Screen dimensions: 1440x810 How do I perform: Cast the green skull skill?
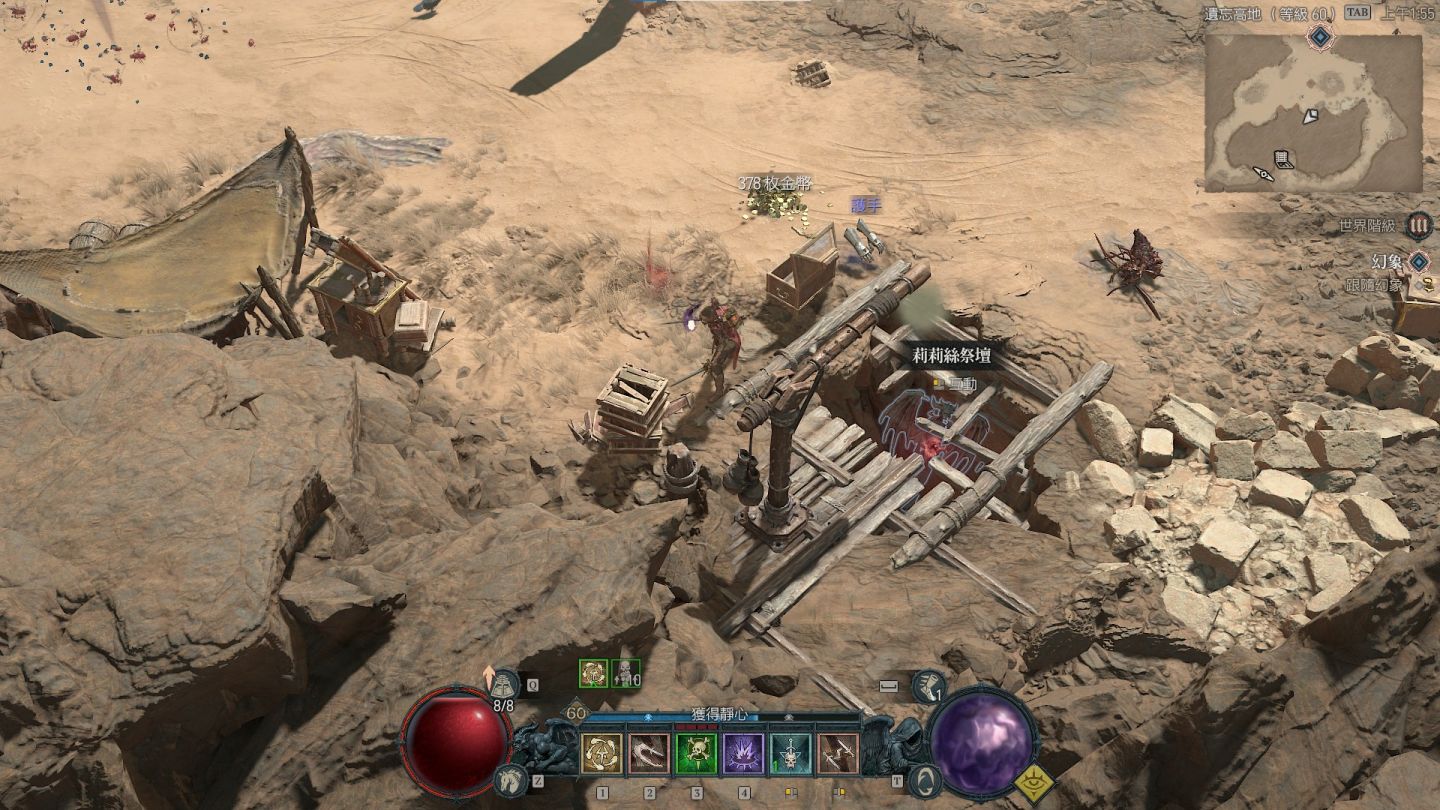pos(696,754)
